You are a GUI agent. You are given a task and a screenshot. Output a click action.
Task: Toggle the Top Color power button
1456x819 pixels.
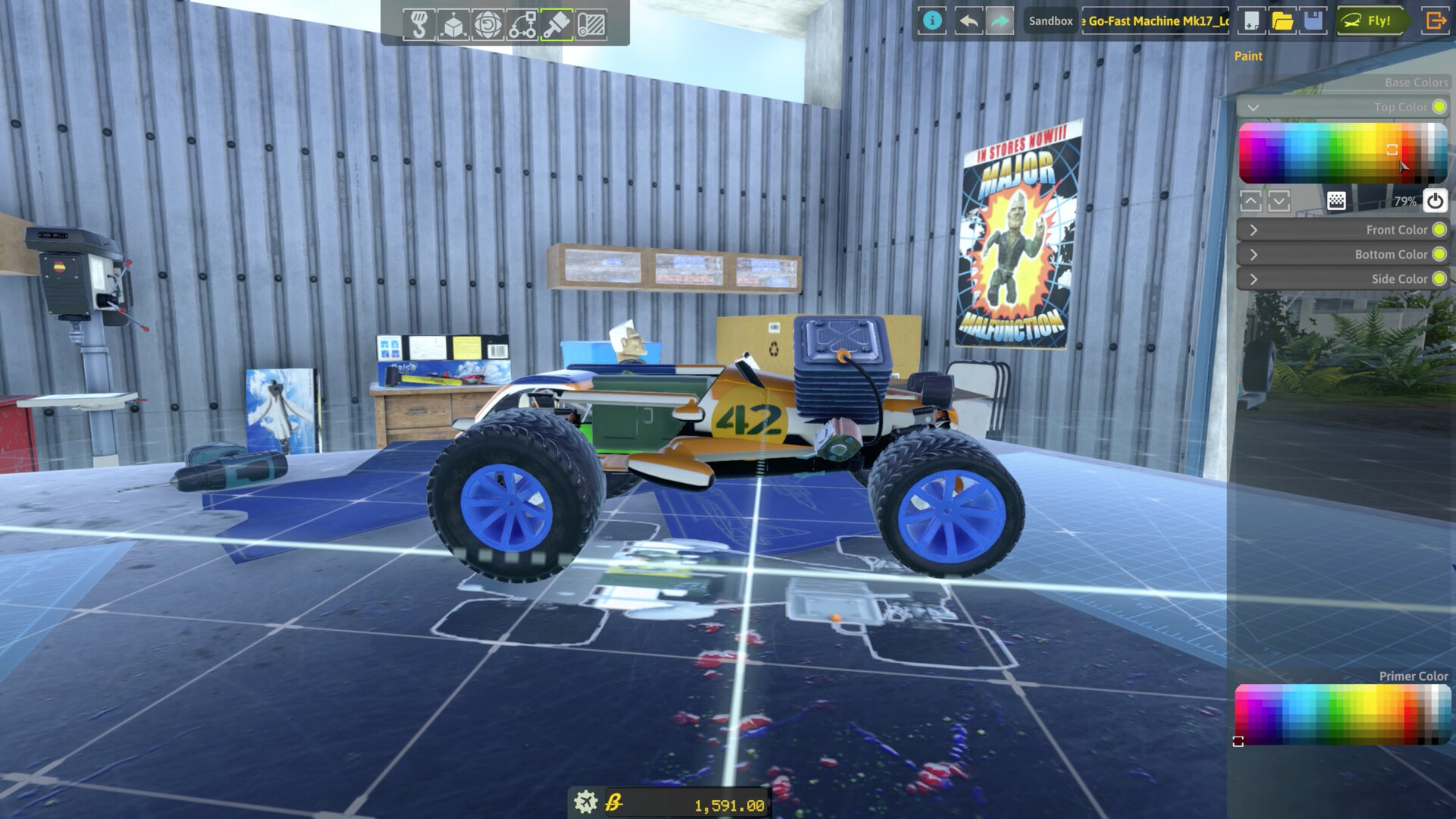pyautogui.click(x=1434, y=200)
